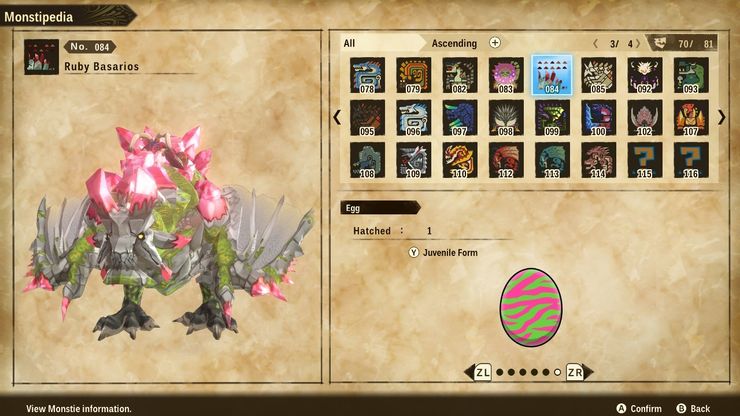Select monster entry number 078
This screenshot has width=740, height=416.
(366, 74)
